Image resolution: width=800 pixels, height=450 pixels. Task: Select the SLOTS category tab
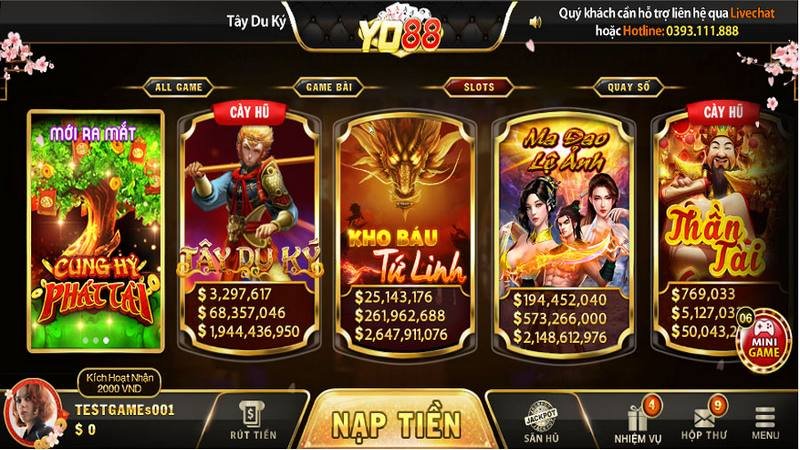[x=478, y=87]
